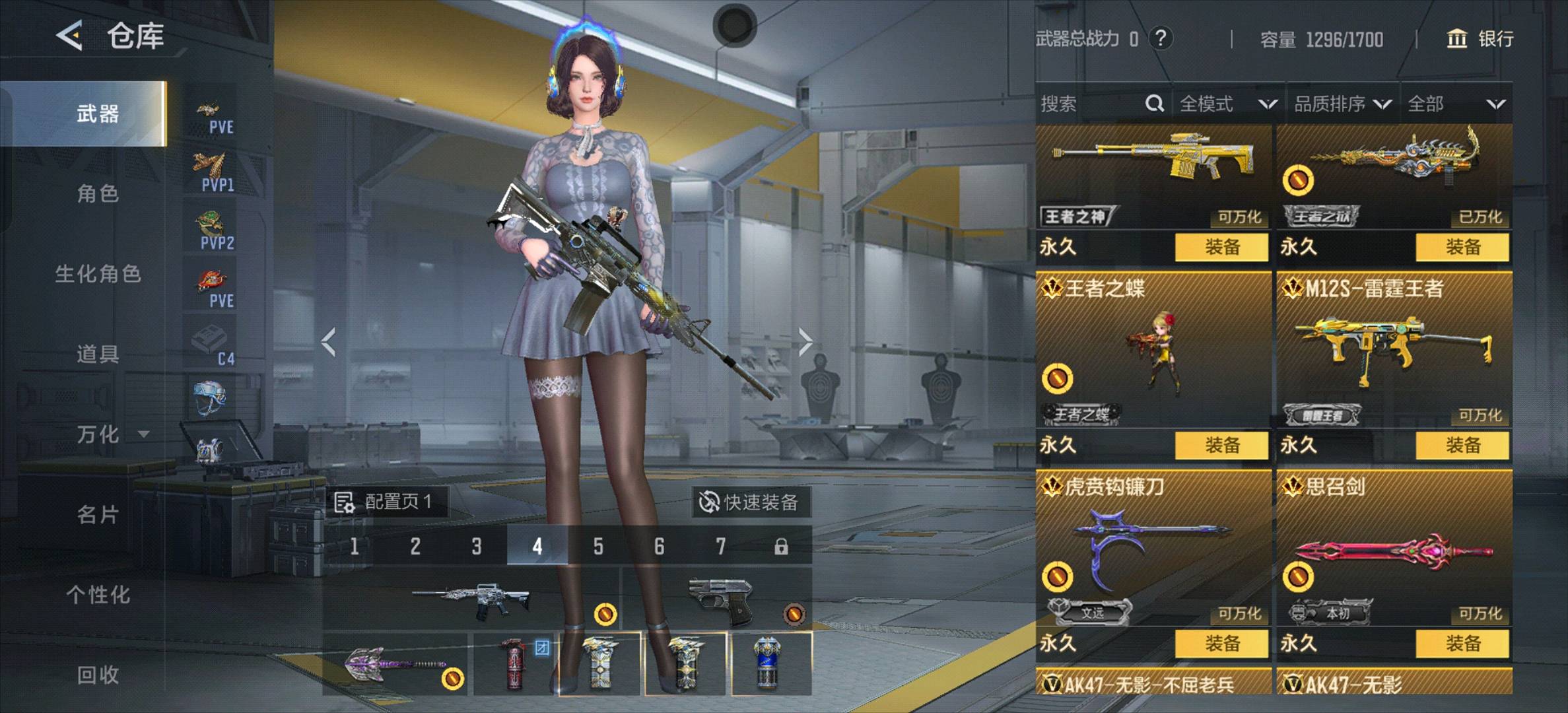1568x713 pixels.
Task: Open the 银行 bank
Action: [1480, 39]
